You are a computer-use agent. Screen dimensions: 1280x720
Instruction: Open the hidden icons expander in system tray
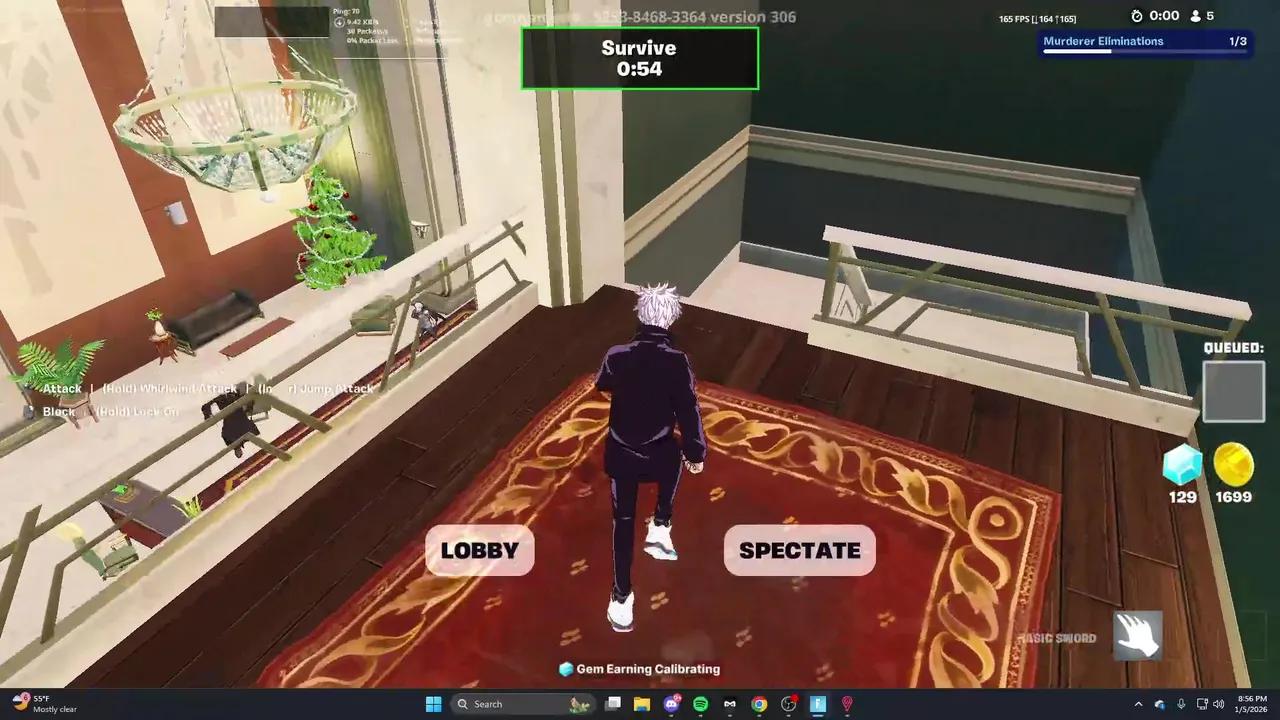coord(1138,704)
